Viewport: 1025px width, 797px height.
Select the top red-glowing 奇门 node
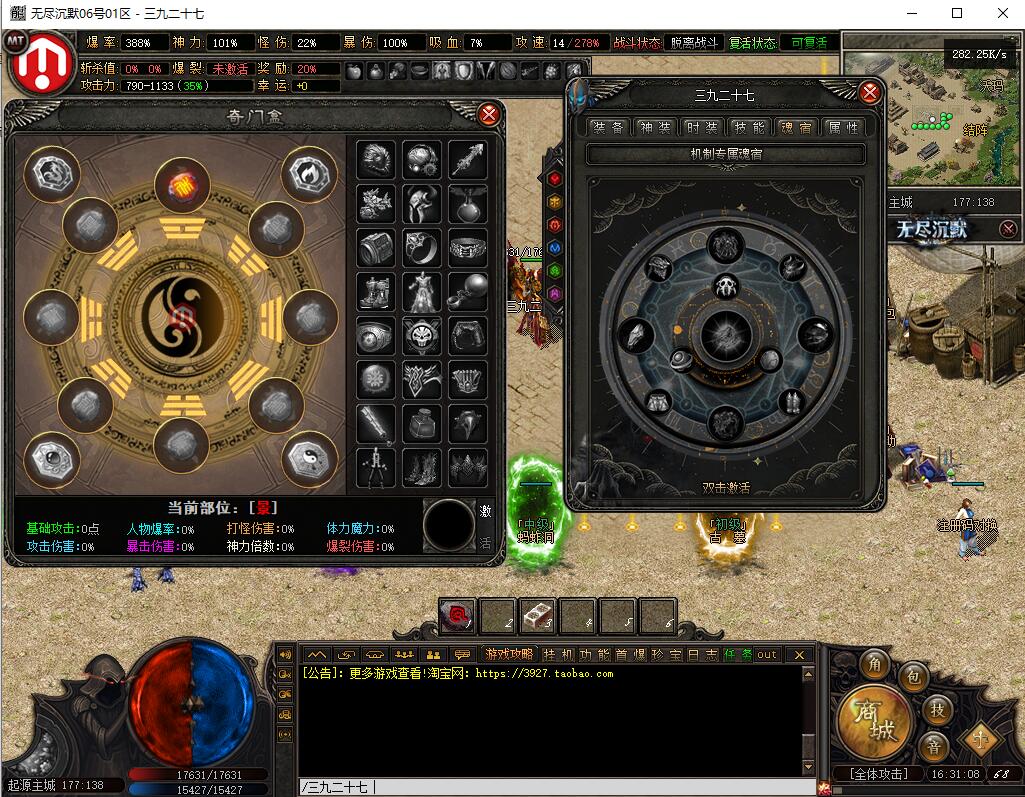[x=182, y=186]
